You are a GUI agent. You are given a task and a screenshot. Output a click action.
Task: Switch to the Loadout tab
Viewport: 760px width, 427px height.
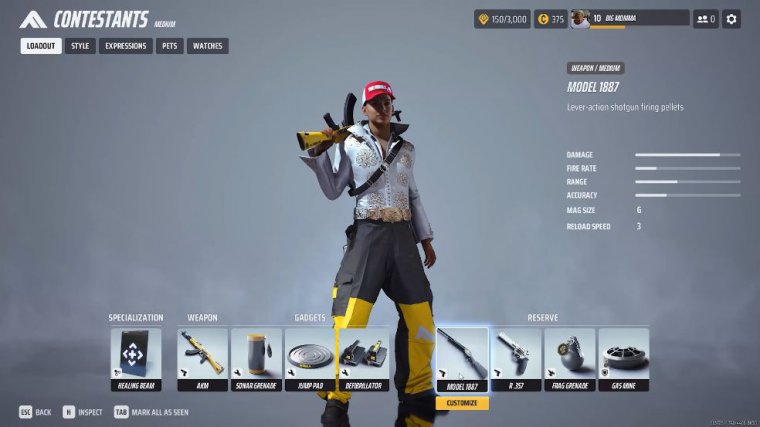tap(41, 46)
